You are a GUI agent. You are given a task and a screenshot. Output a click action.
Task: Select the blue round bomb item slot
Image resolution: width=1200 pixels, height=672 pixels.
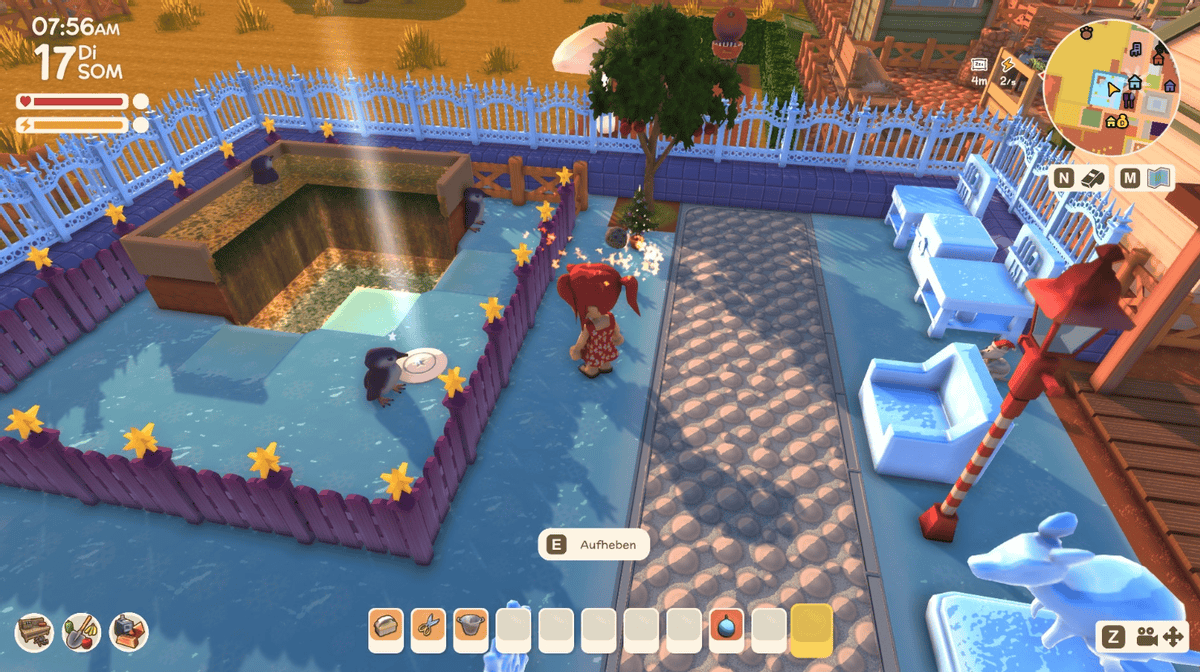[726, 629]
